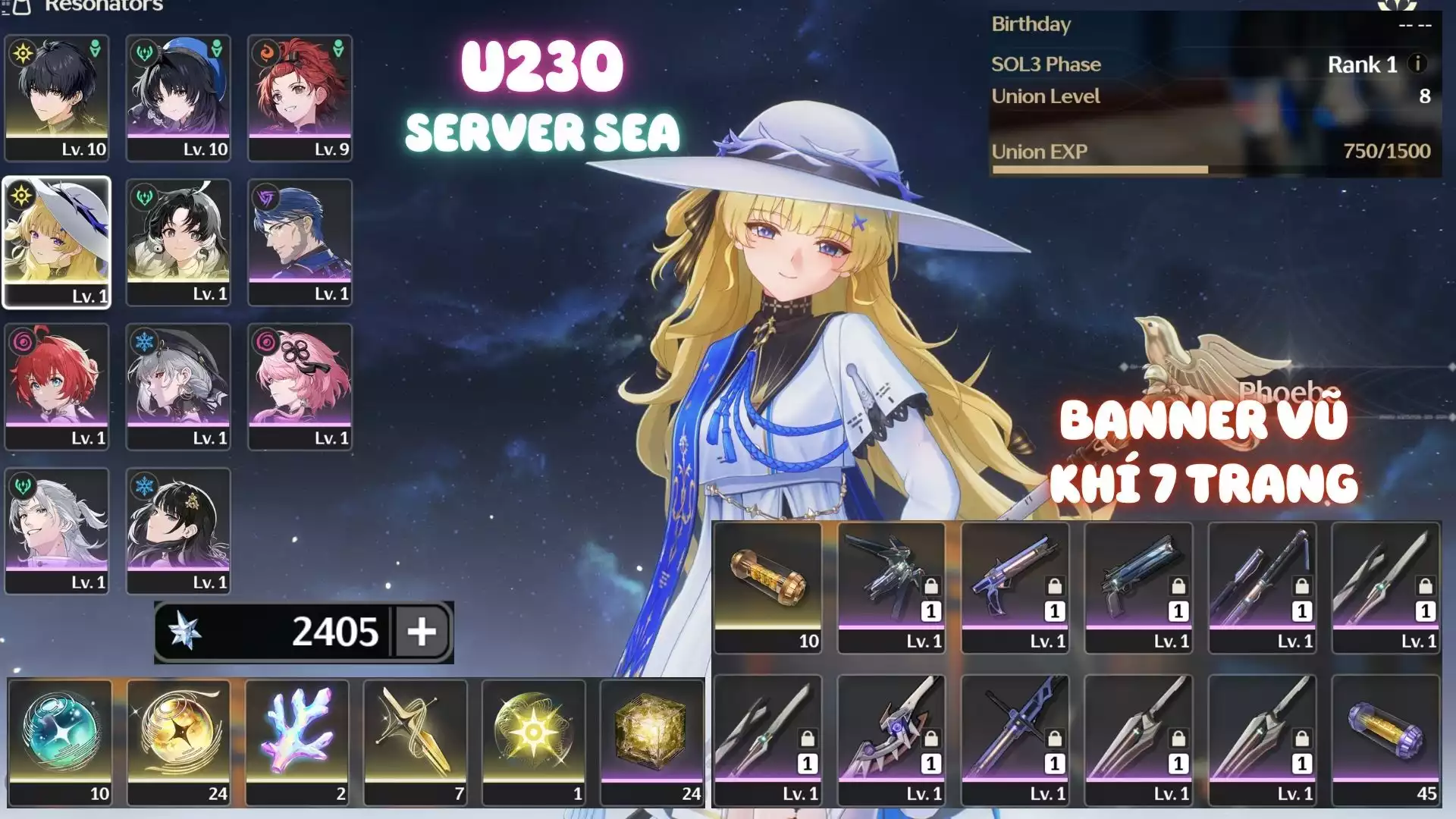Screen dimensions: 1456x819
Task: Select the purple capsule tube with count 45
Action: click(1385, 739)
